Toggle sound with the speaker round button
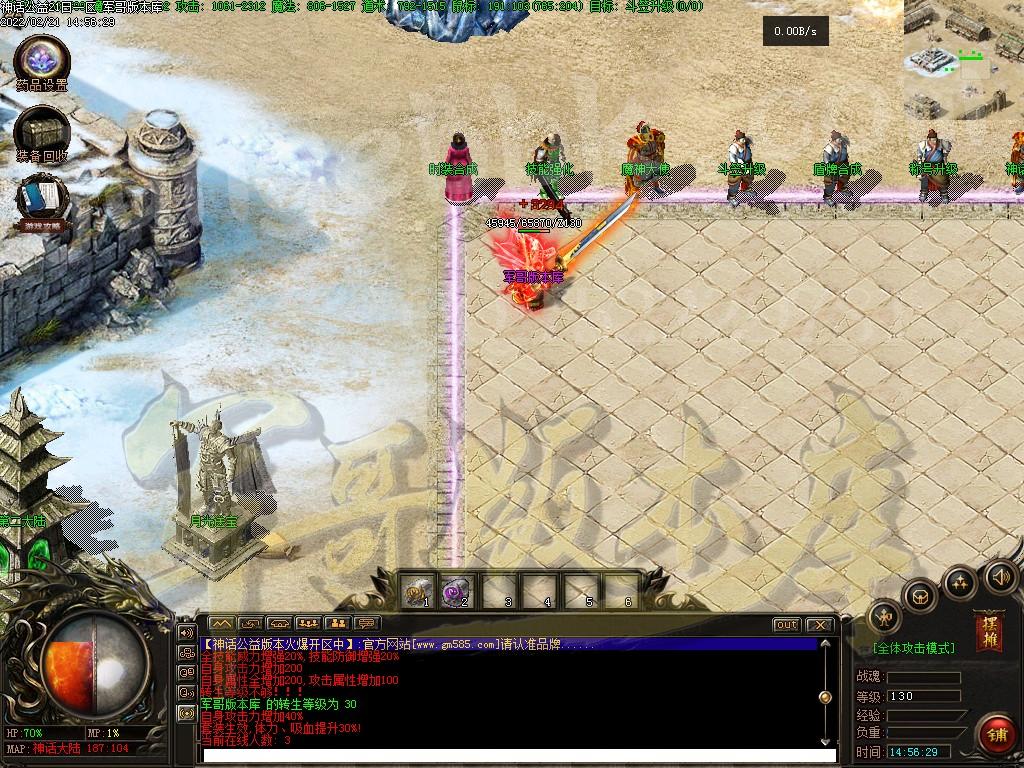Image resolution: width=1024 pixels, height=768 pixels. pos(1000,577)
